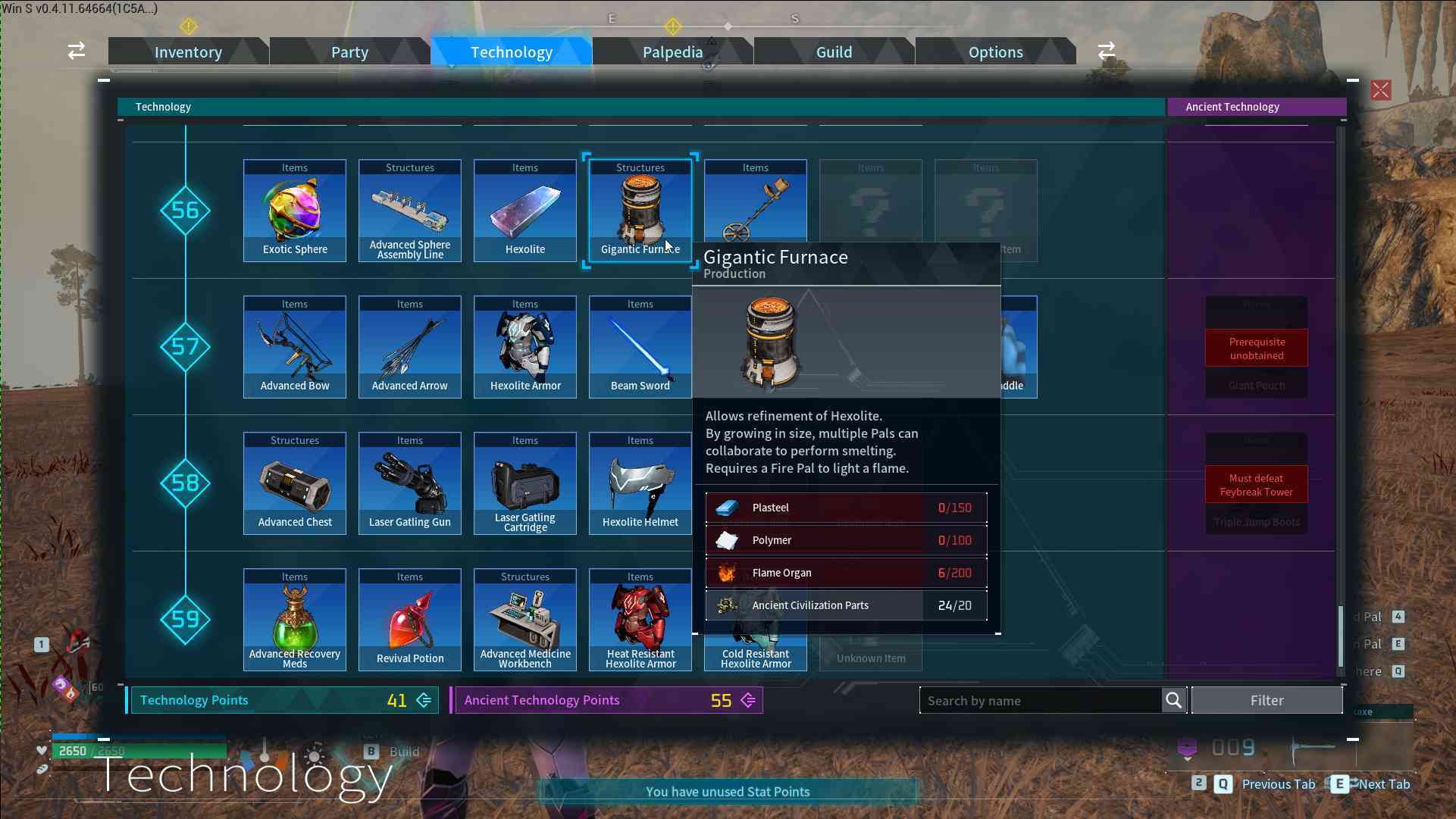Click the Search by name field
The height and width of the screenshot is (819, 1456).
point(1040,701)
